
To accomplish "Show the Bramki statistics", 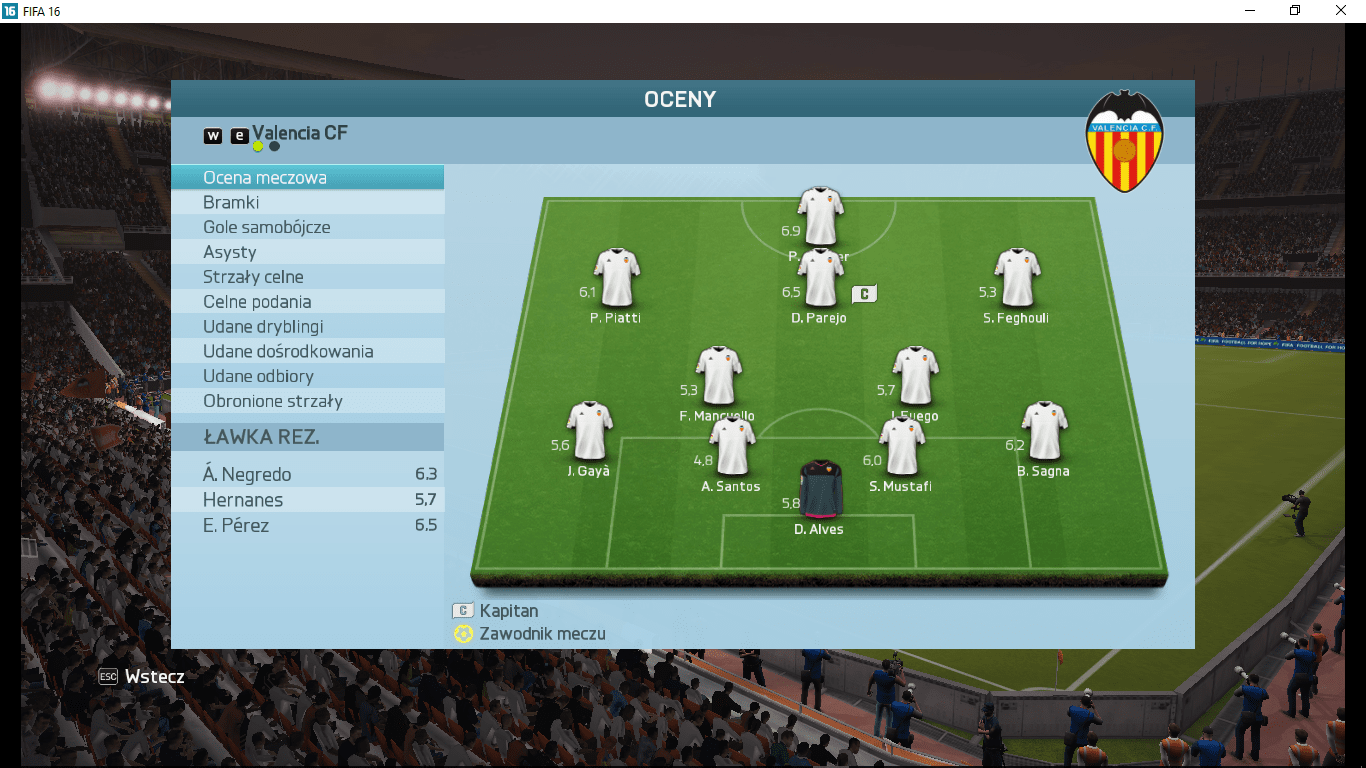I will pos(307,203).
